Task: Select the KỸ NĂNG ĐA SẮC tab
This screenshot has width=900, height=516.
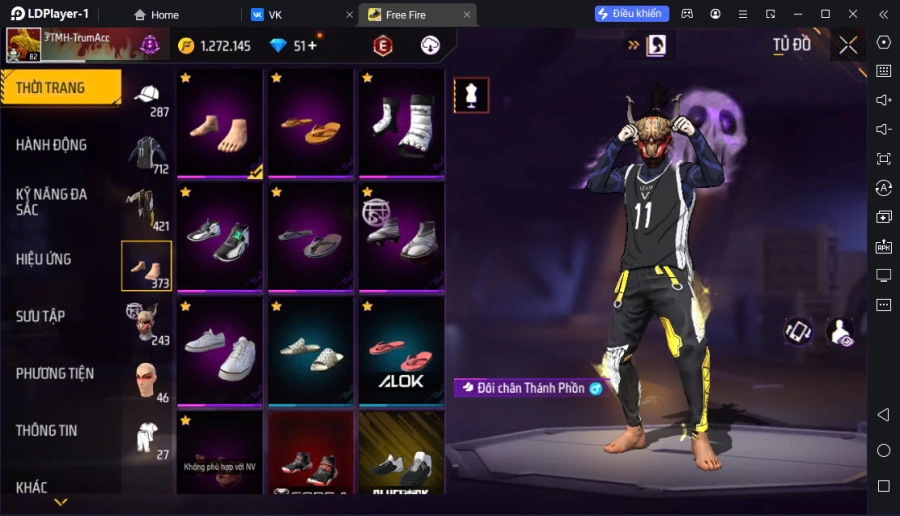Action: tap(51, 201)
